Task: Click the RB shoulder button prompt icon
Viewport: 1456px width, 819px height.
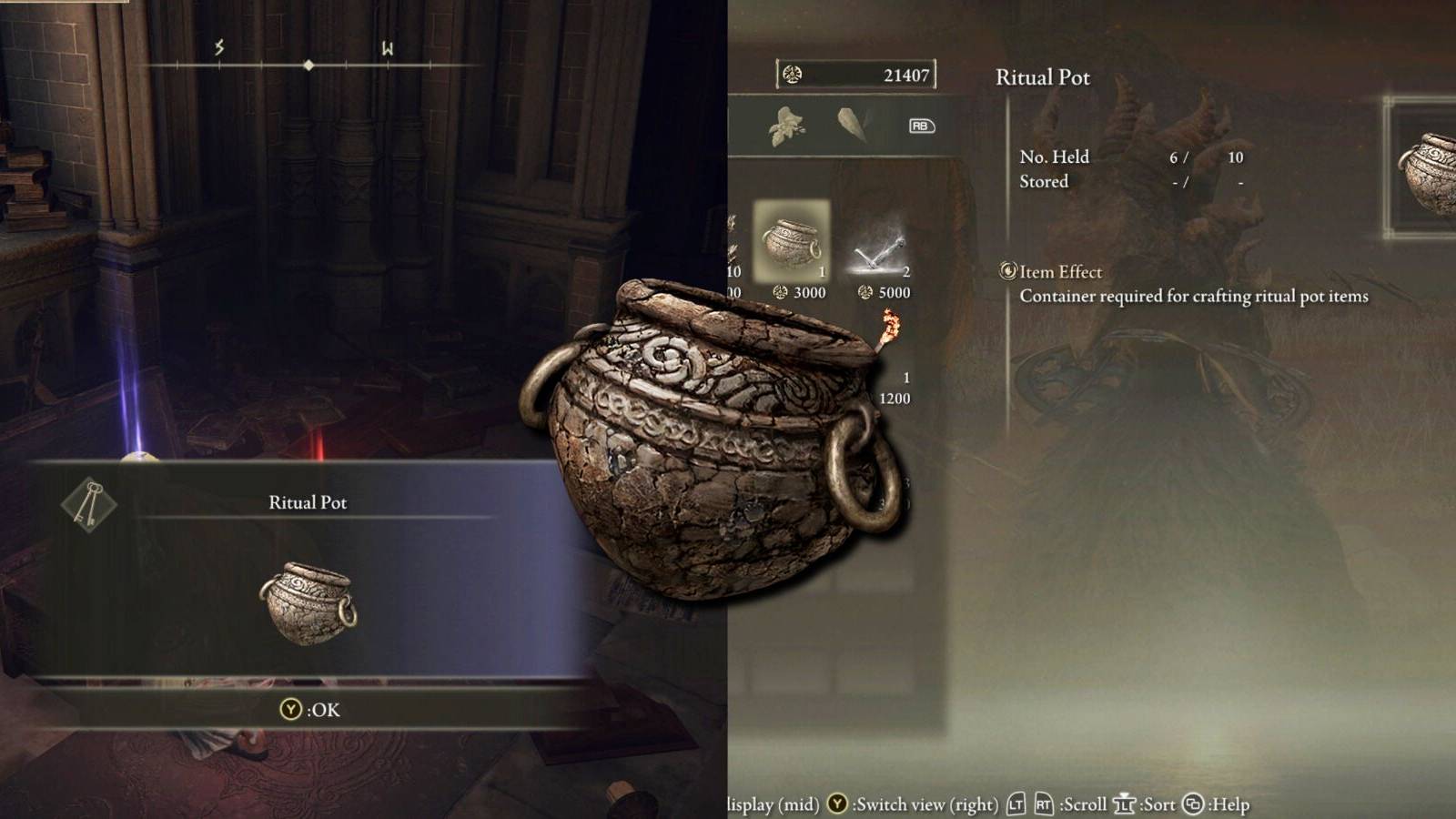Action: [x=922, y=127]
